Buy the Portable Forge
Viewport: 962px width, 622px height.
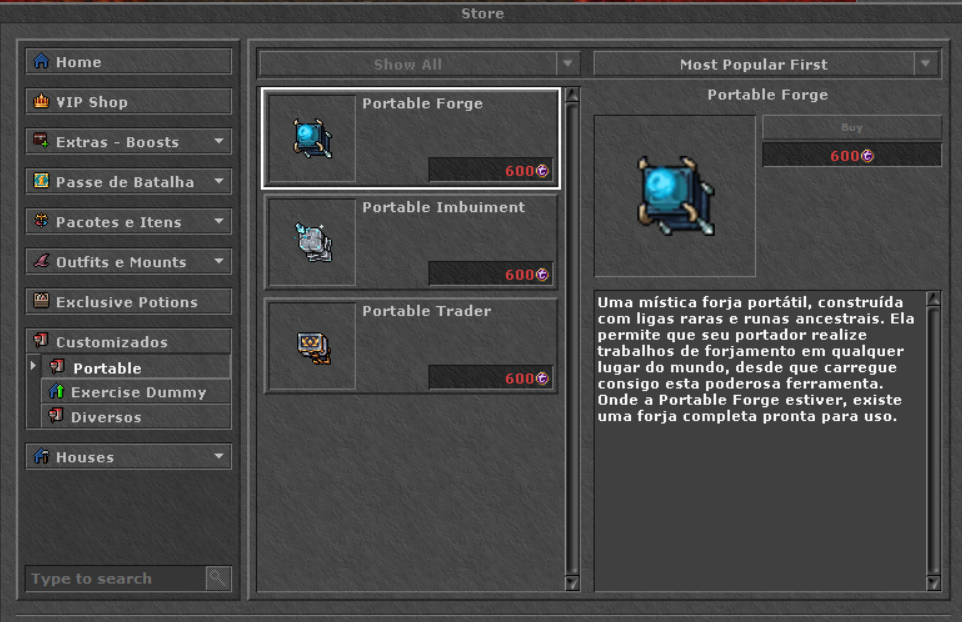(x=851, y=127)
